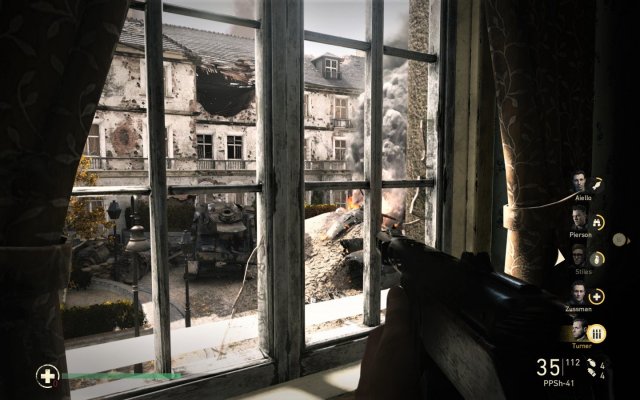The image size is (640, 400).
Task: Select Stiles' squad portrait
Action: tap(579, 257)
